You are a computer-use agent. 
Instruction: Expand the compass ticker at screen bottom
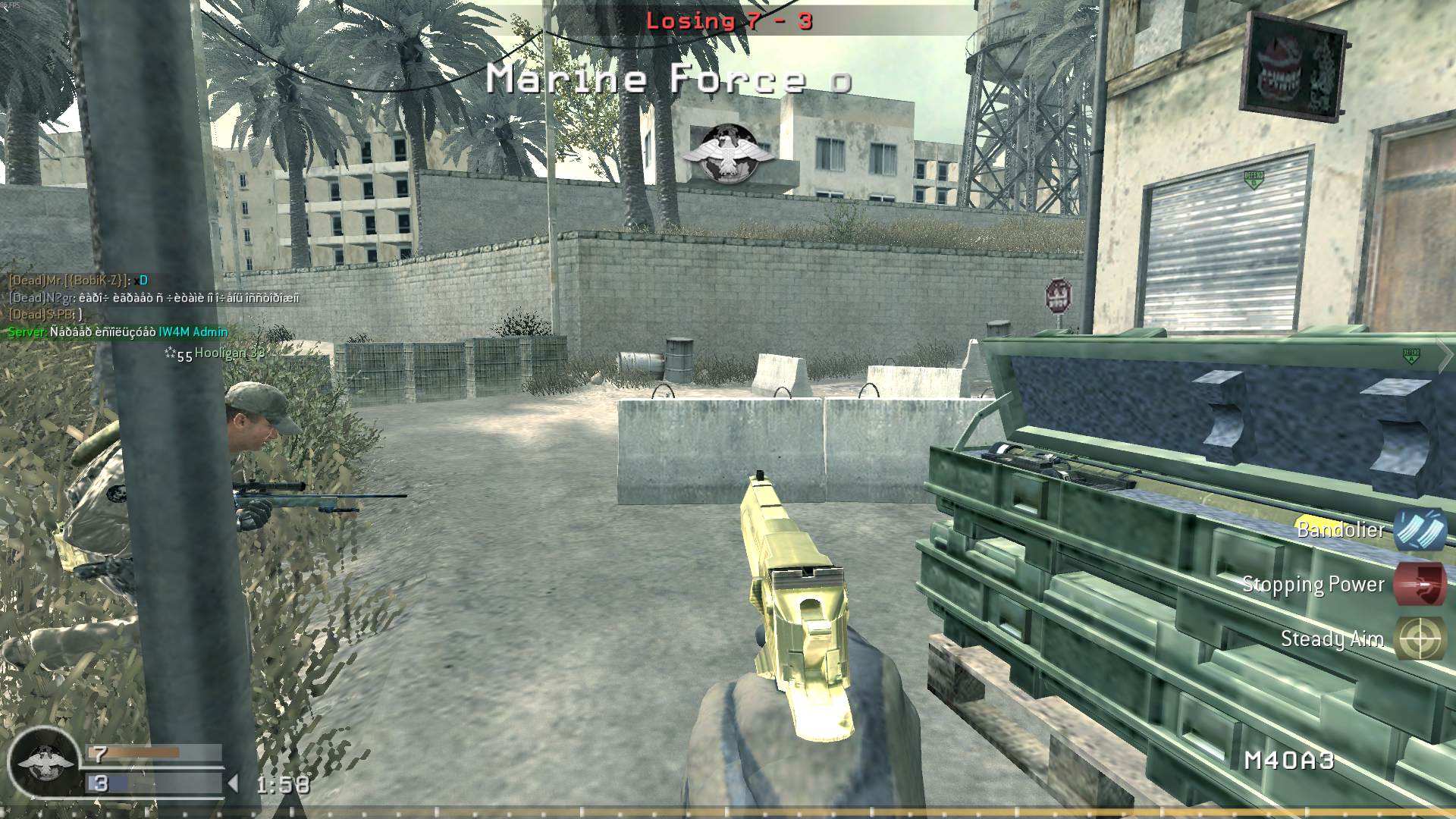pos(728,811)
